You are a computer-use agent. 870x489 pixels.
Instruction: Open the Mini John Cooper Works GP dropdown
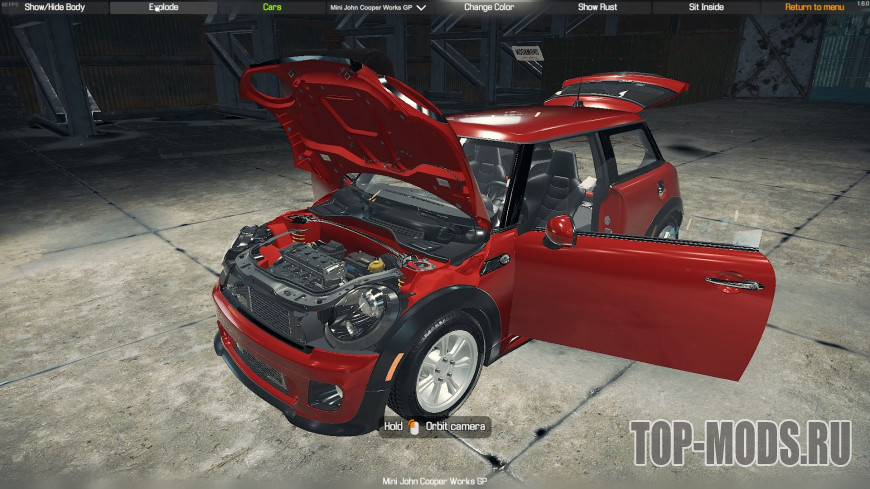378,7
